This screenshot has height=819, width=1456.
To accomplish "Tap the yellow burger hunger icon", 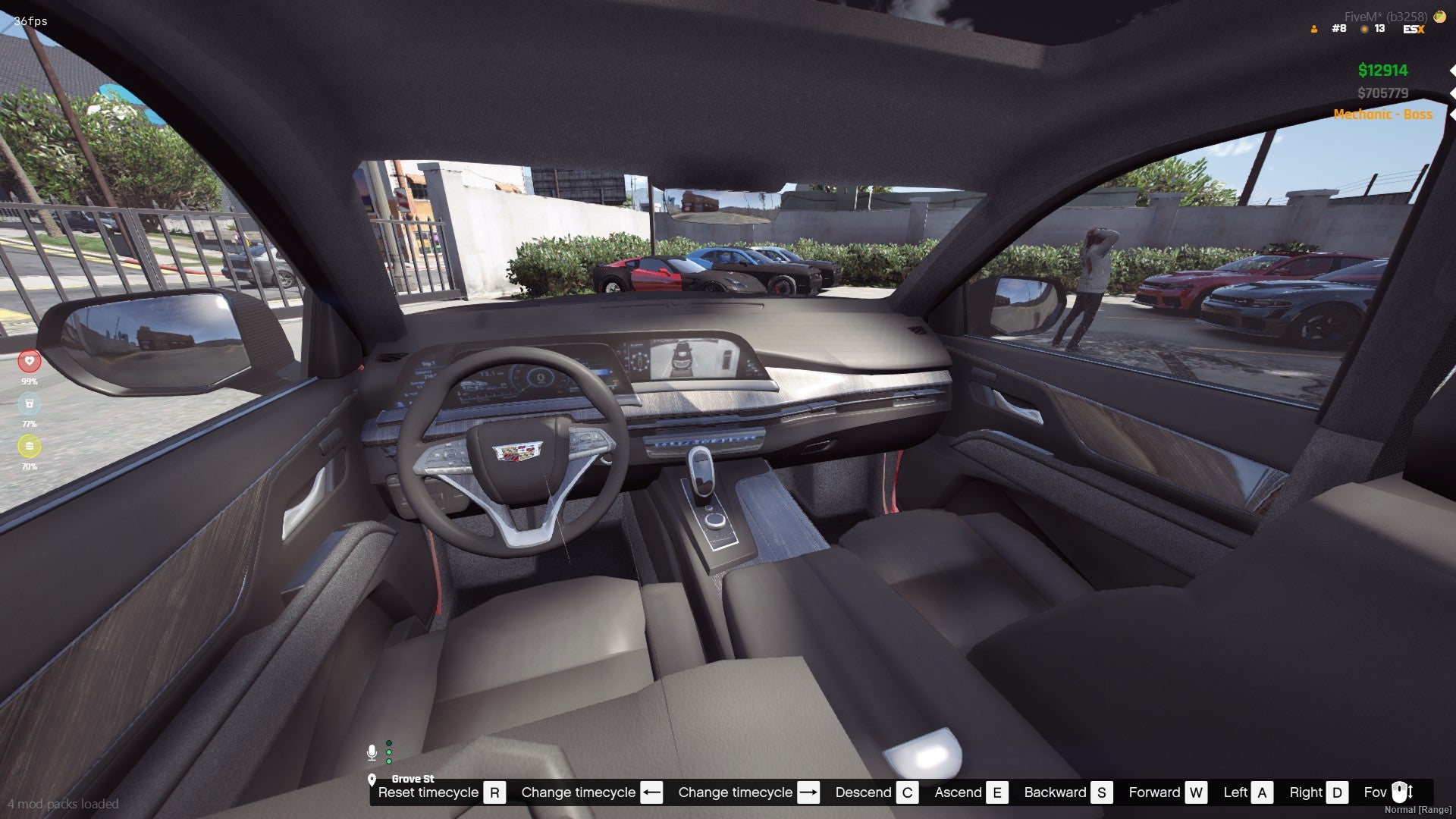I will (x=30, y=446).
